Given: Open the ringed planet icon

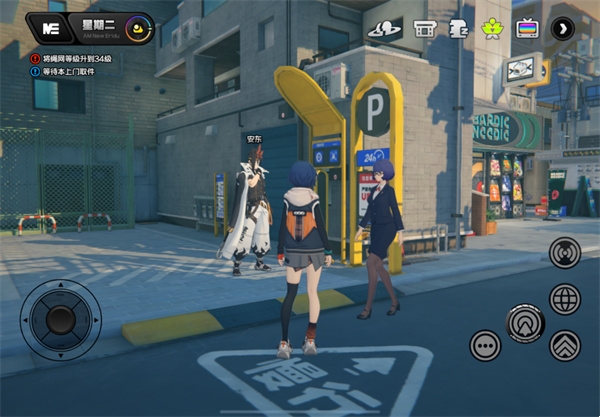Looking at the screenshot, I should point(385,28).
